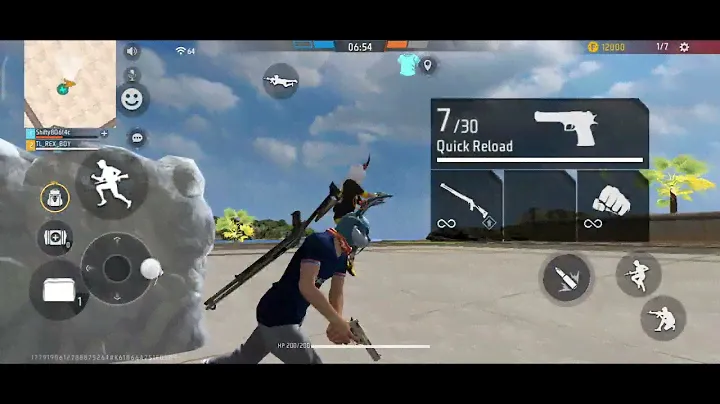The width and height of the screenshot is (720, 404).
Task: Tap the crouch button
Action: [x=662, y=318]
